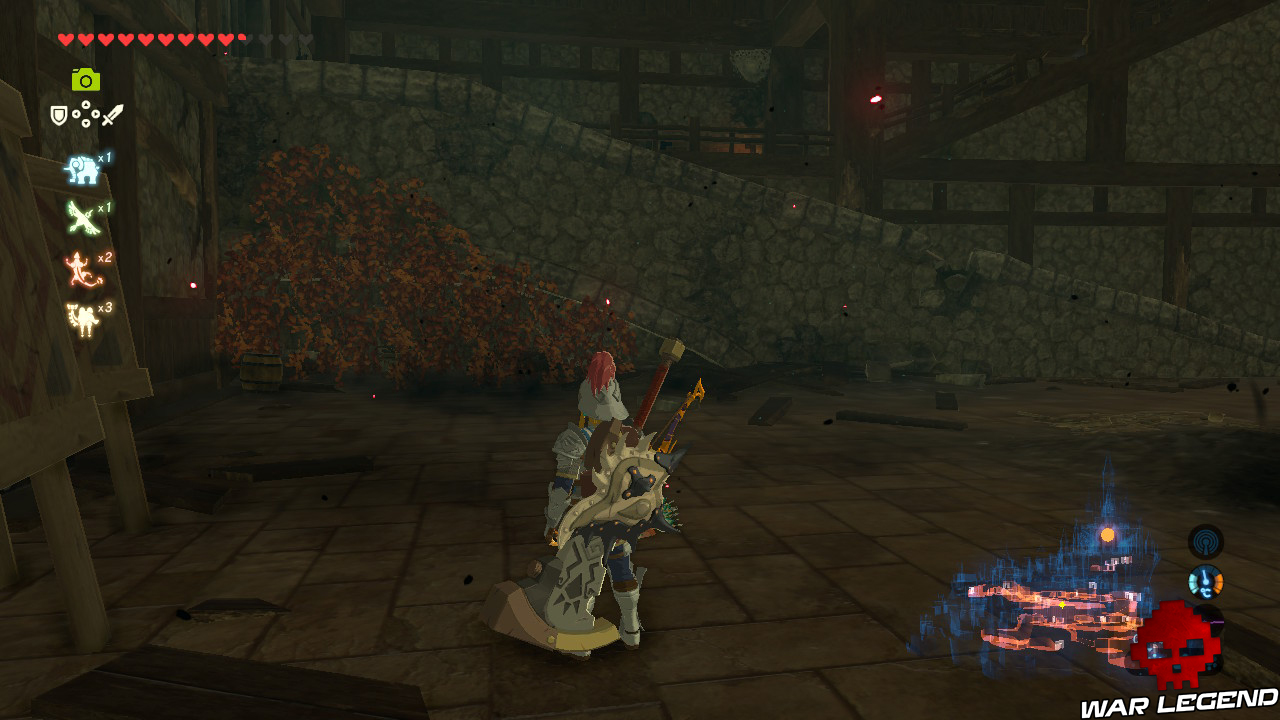Expand the rune dots cluster between shield and sword
1280x720 pixels.
pos(86,112)
